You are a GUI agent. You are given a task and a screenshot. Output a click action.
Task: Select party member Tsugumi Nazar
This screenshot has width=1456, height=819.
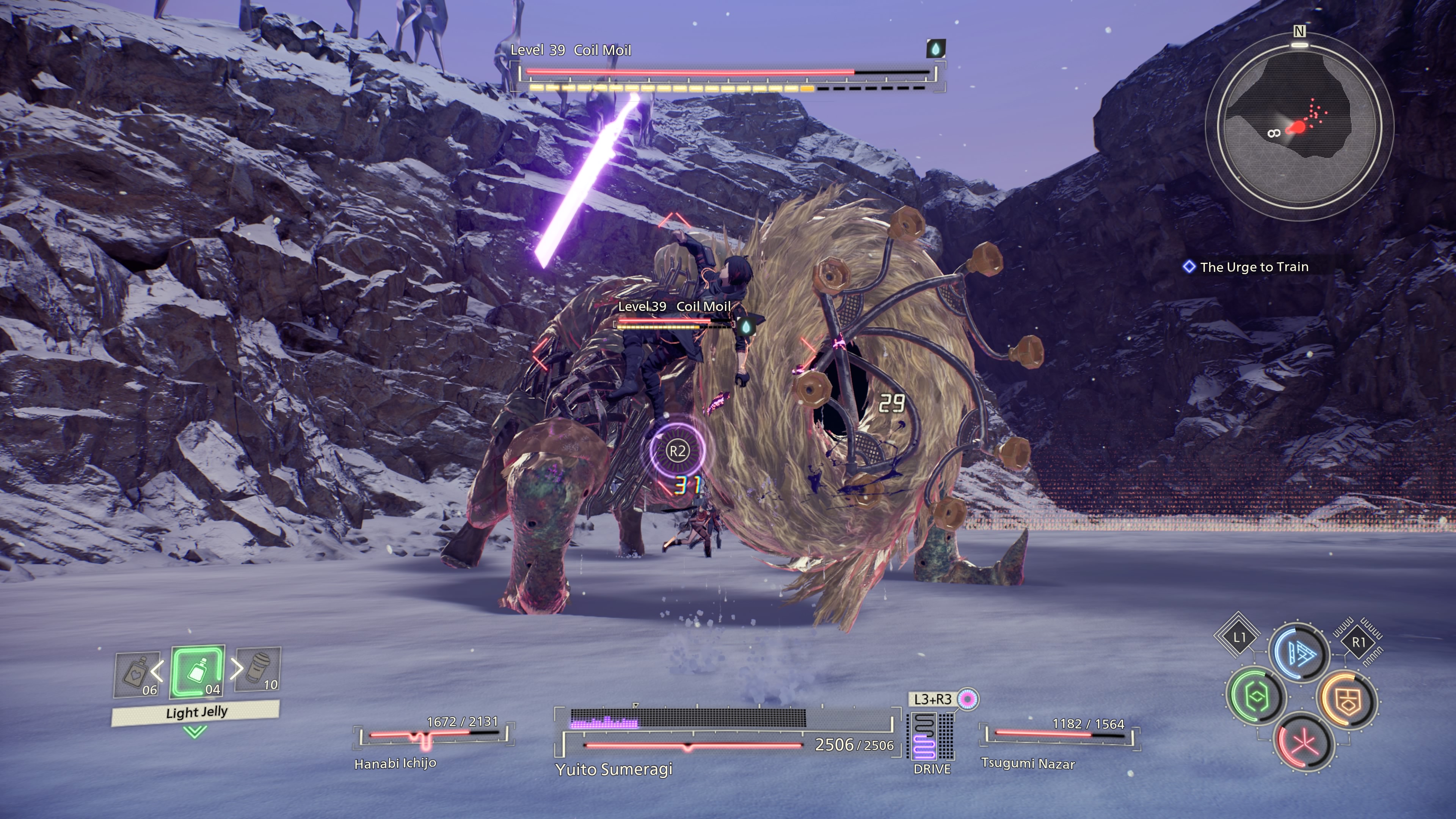tap(1028, 764)
